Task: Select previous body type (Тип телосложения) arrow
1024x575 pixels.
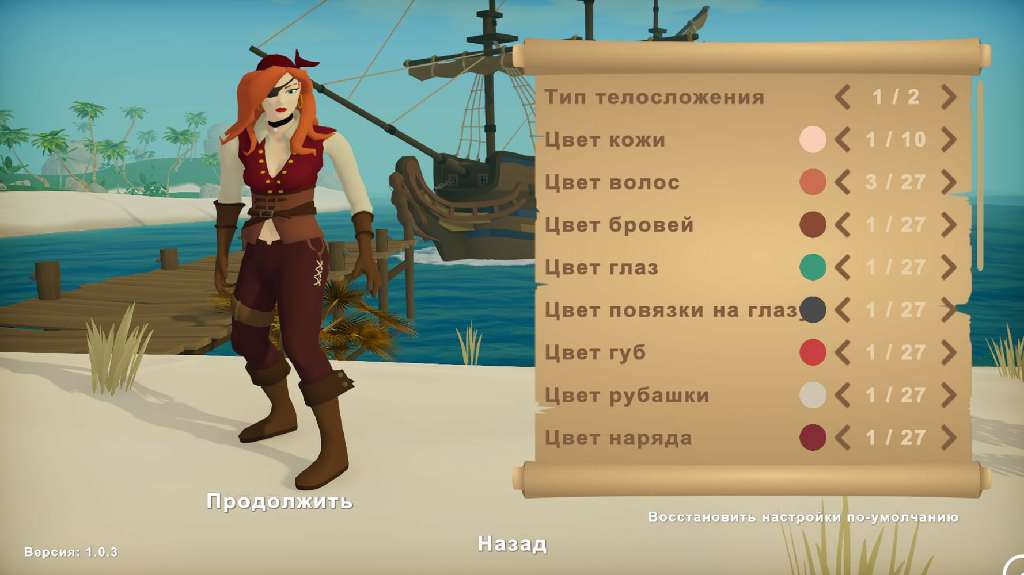Action: coord(843,97)
